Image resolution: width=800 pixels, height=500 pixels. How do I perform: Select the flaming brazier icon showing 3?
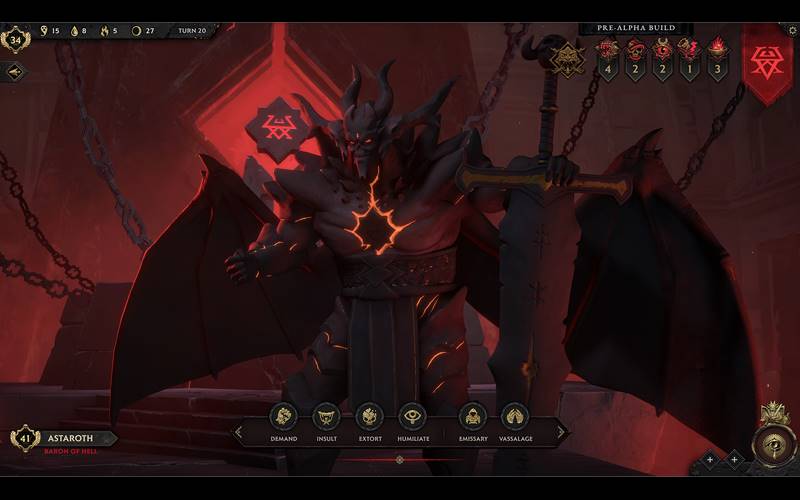(716, 48)
